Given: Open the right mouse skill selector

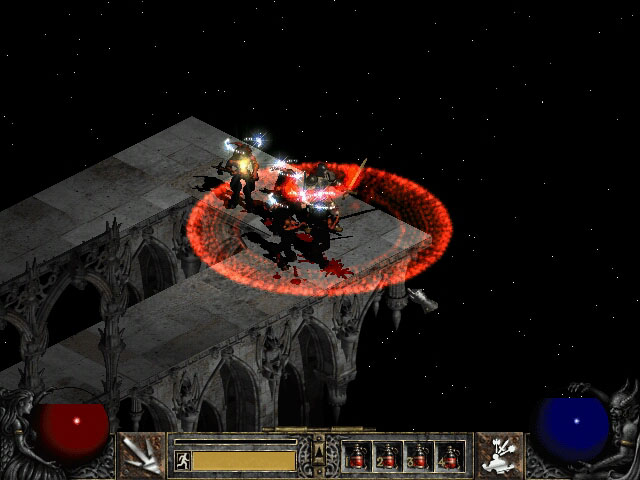Looking at the screenshot, I should point(498,456).
